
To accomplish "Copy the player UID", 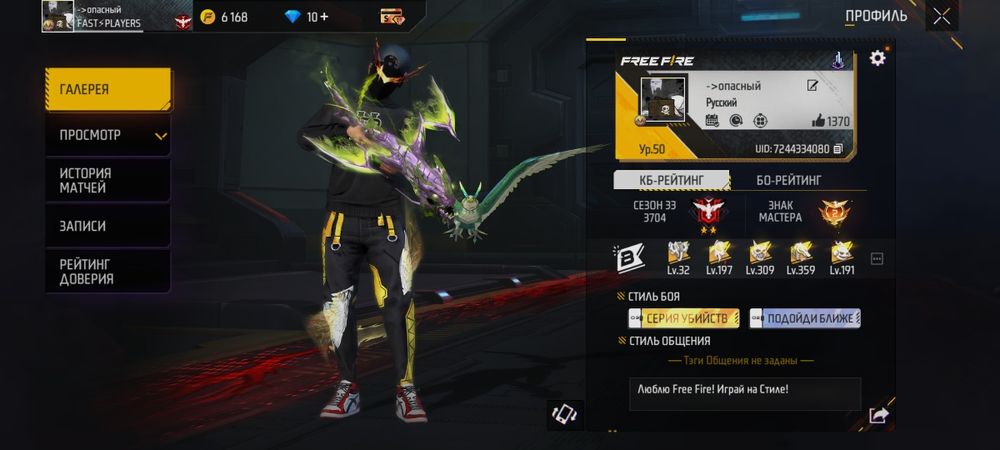I will pos(838,149).
